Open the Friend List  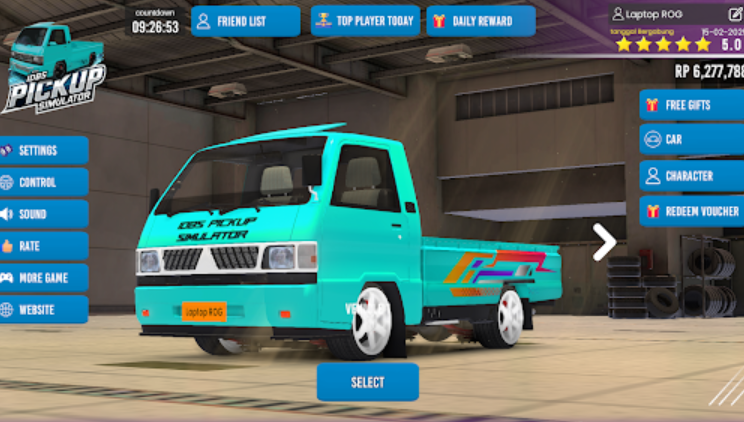[245, 21]
